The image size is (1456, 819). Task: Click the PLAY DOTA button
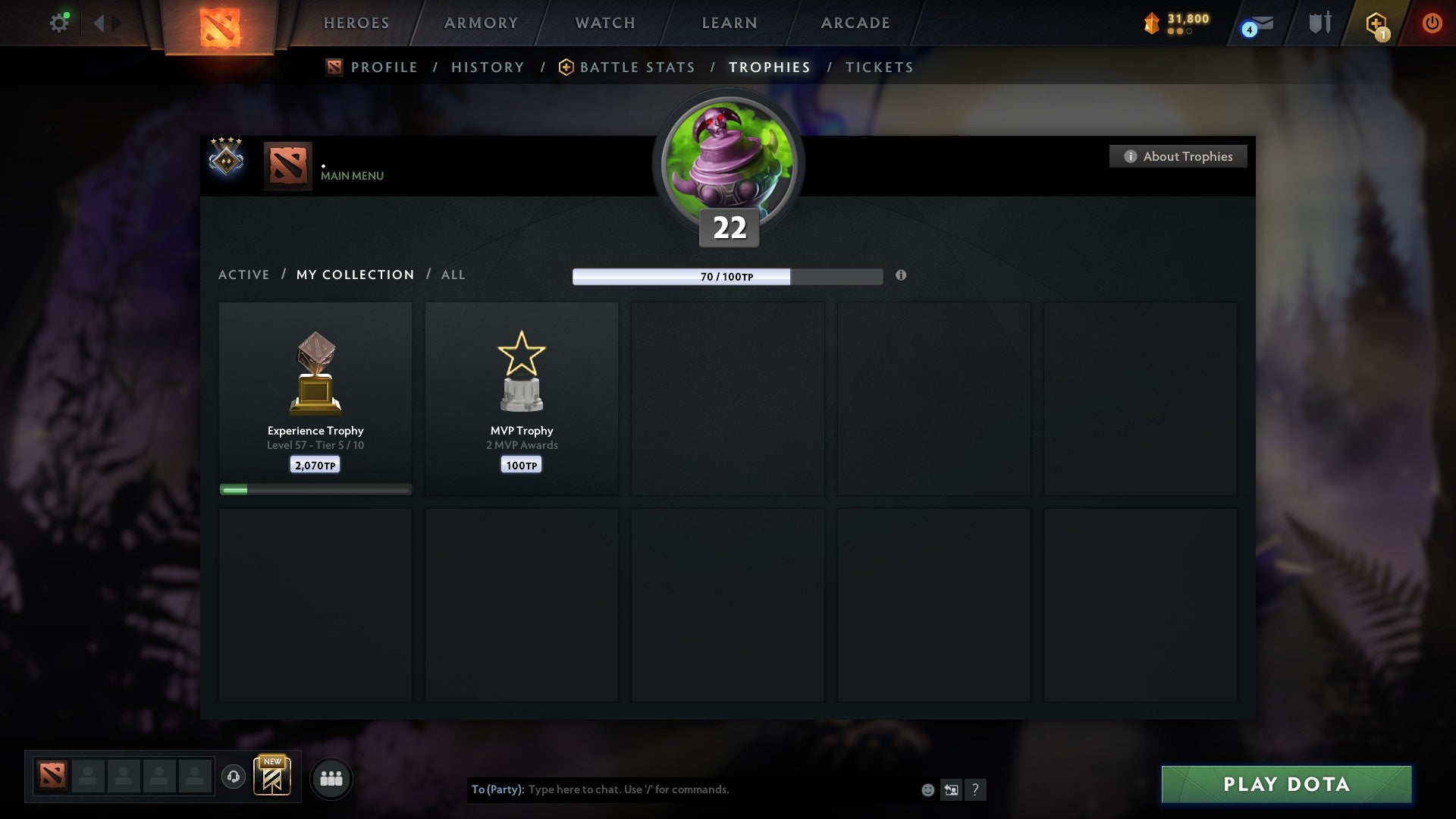1285,785
